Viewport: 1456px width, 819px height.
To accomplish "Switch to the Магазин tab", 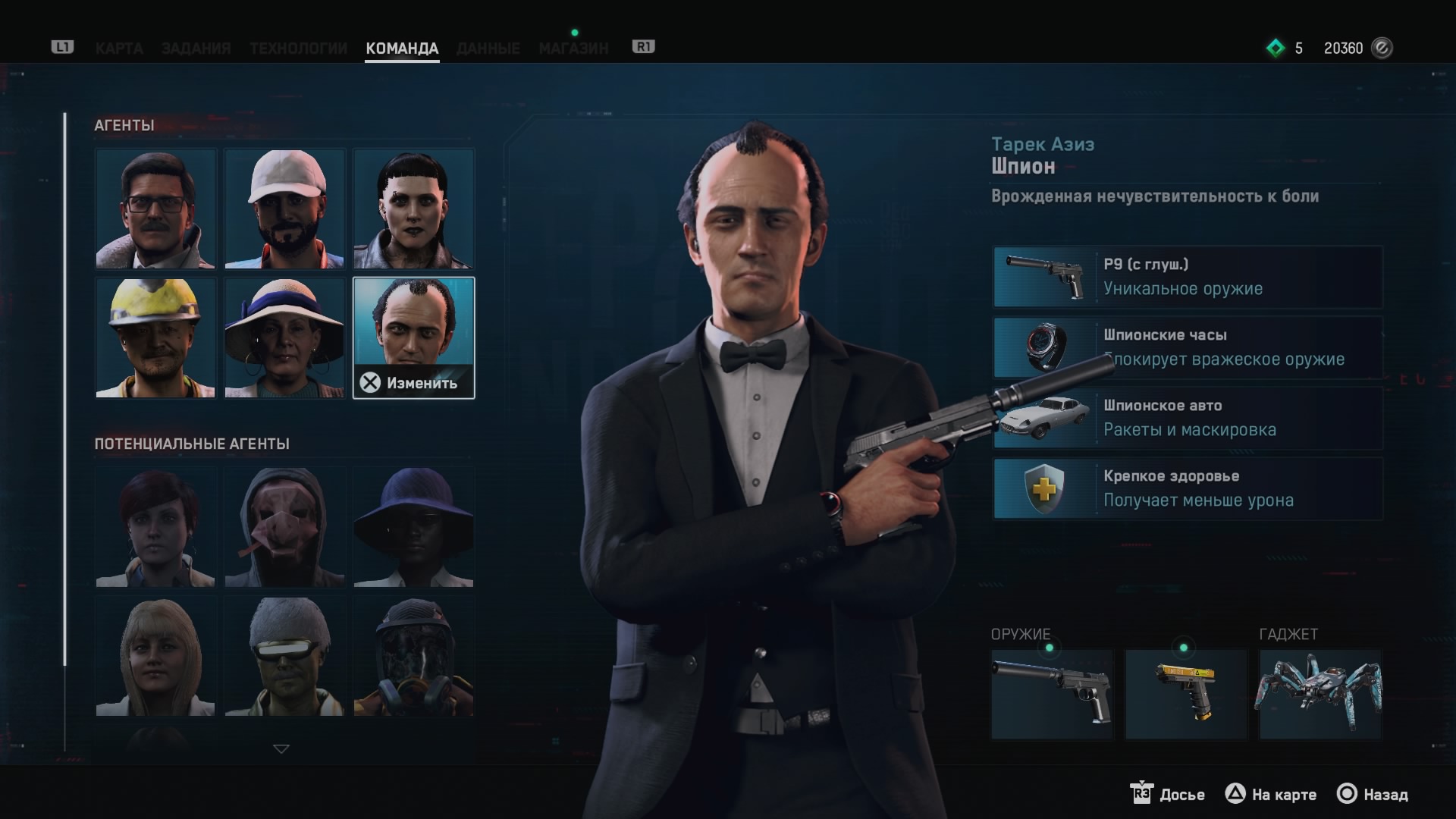I will click(573, 49).
